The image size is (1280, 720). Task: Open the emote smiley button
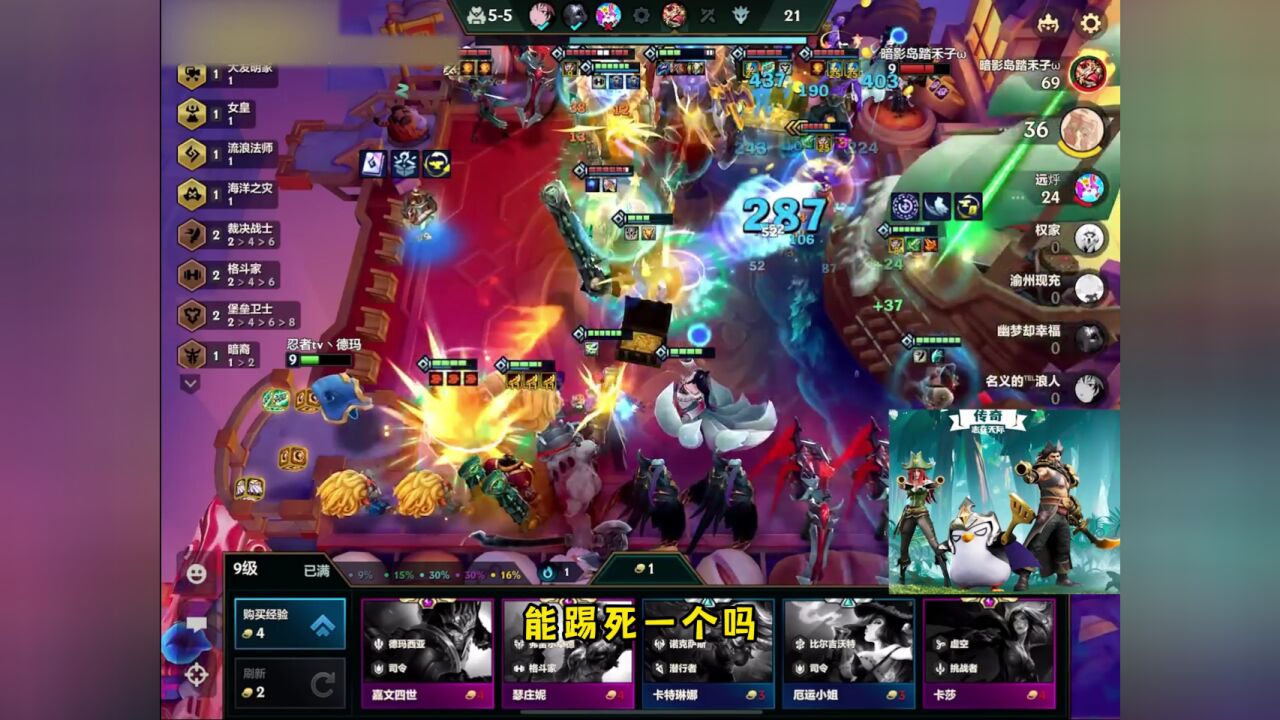197,573
